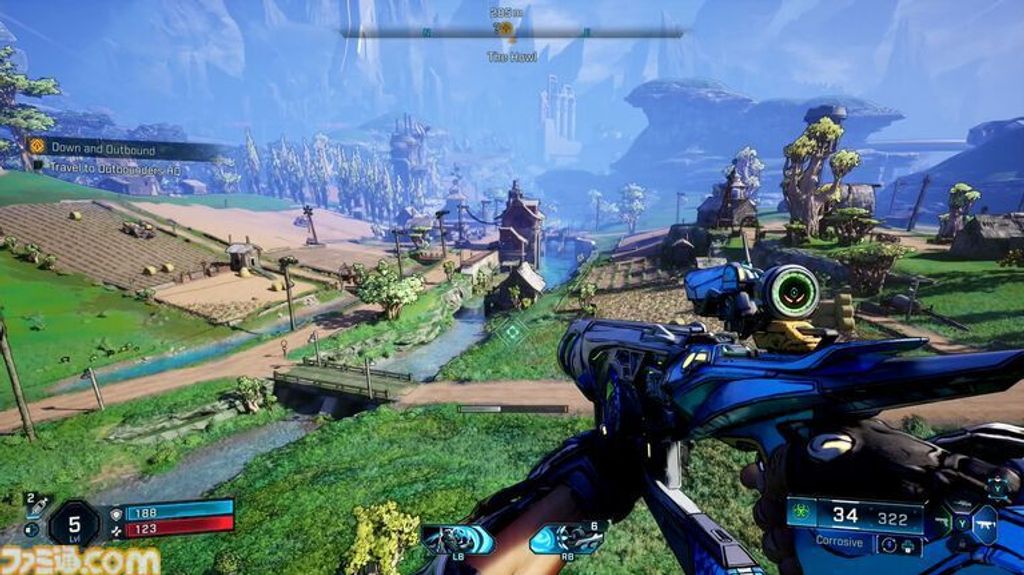The width and height of the screenshot is (1024, 575).
Task: Activate the left action skill icon
Action: point(458,539)
